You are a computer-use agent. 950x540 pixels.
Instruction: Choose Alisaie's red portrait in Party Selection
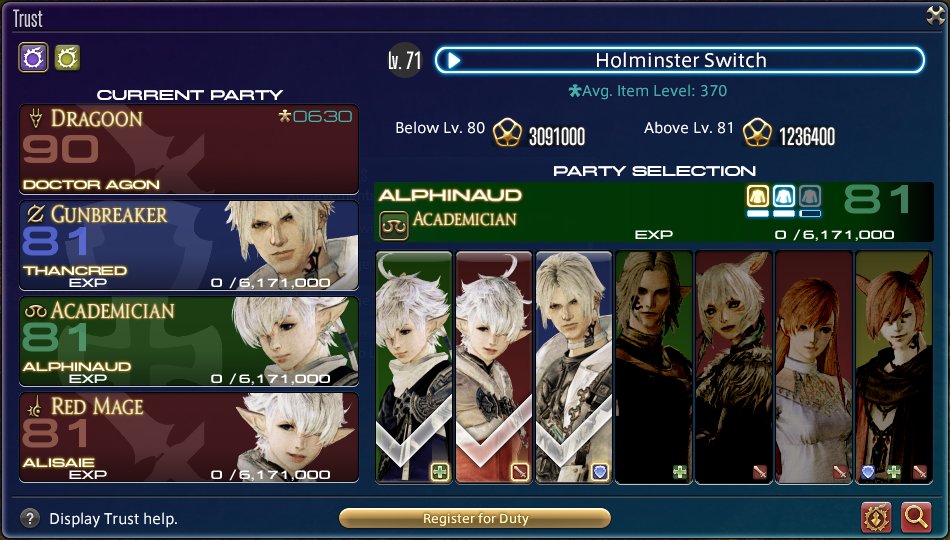click(x=494, y=367)
